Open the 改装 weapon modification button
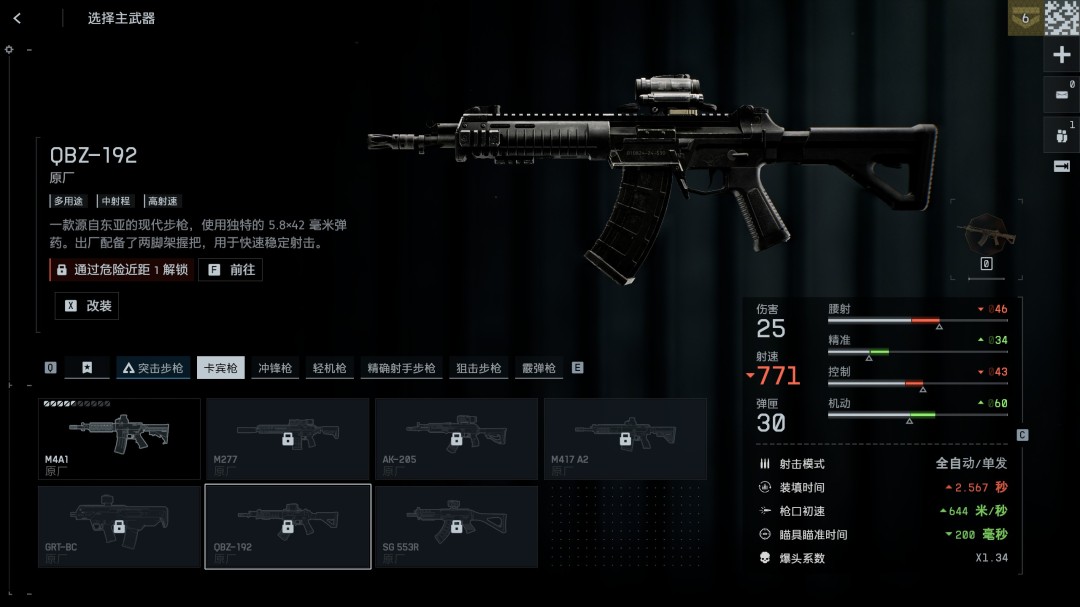 87,306
